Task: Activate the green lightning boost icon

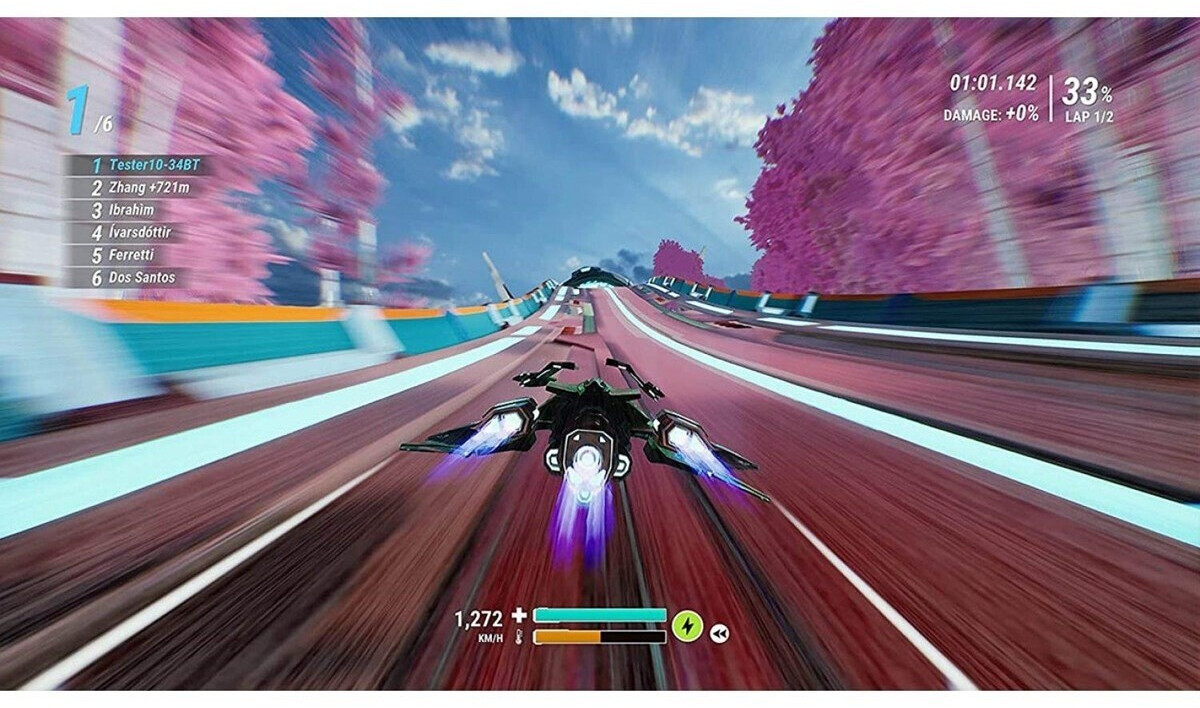Action: [687, 626]
